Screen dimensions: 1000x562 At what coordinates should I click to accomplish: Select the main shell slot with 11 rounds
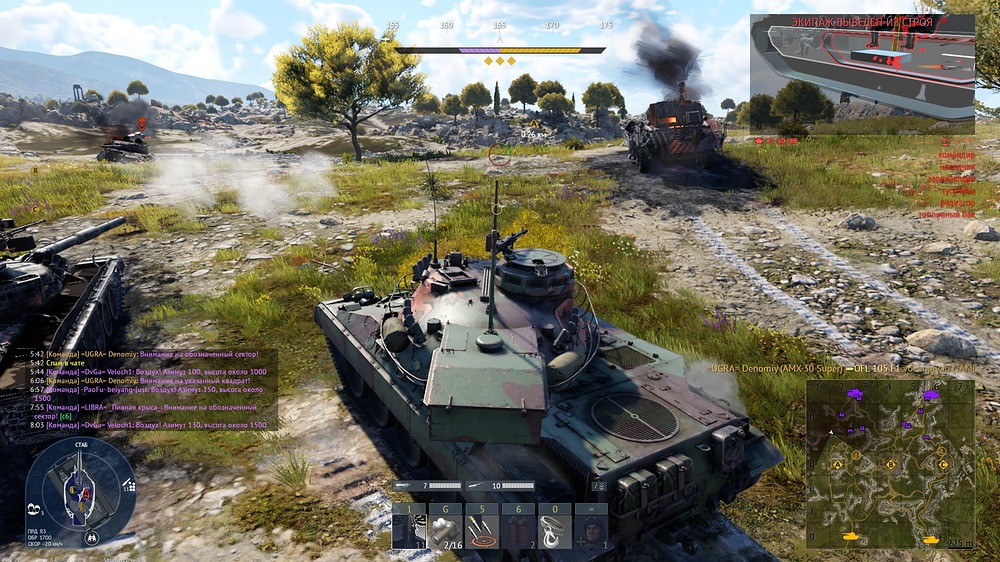[x=408, y=527]
